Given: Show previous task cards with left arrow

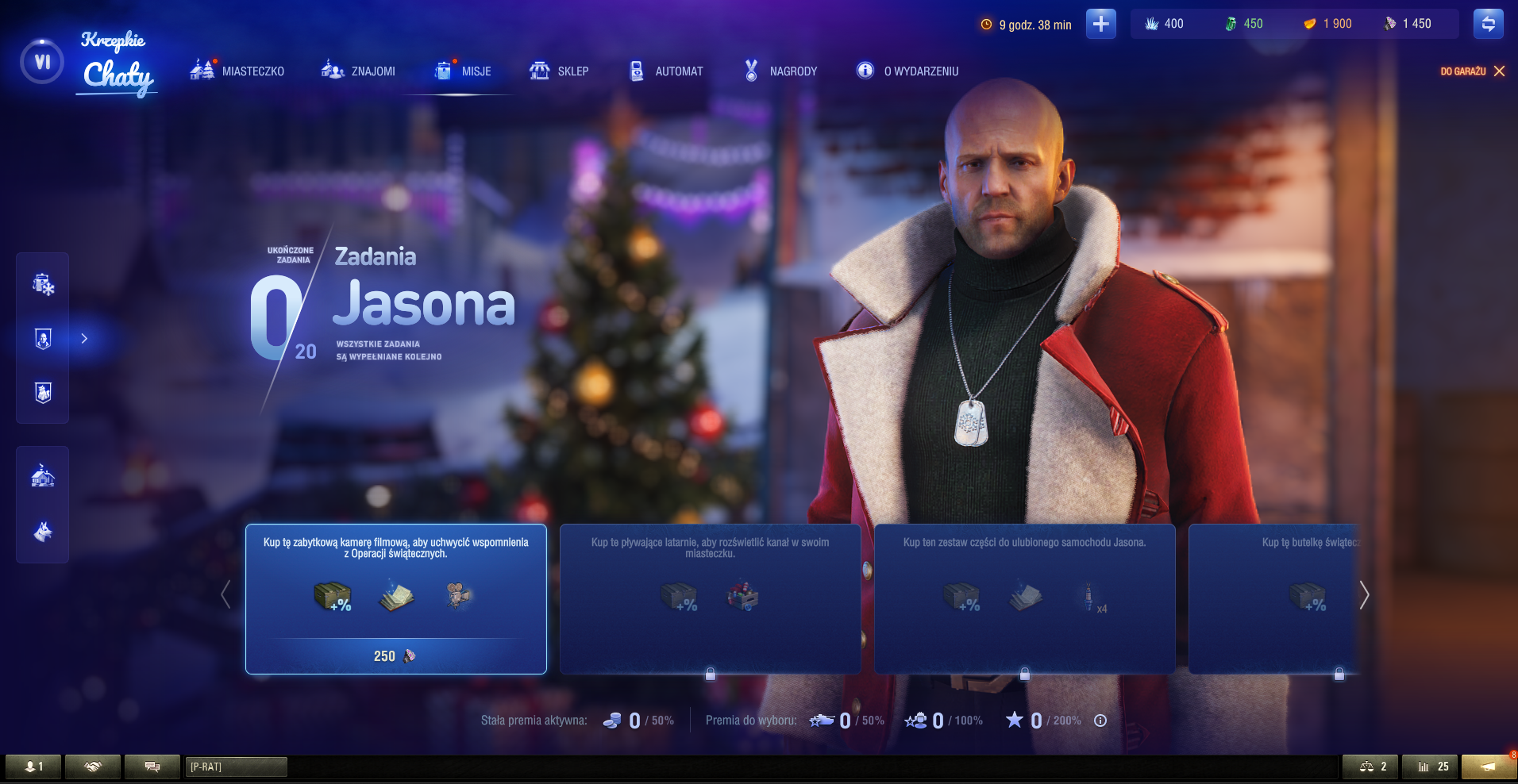Looking at the screenshot, I should tap(225, 595).
